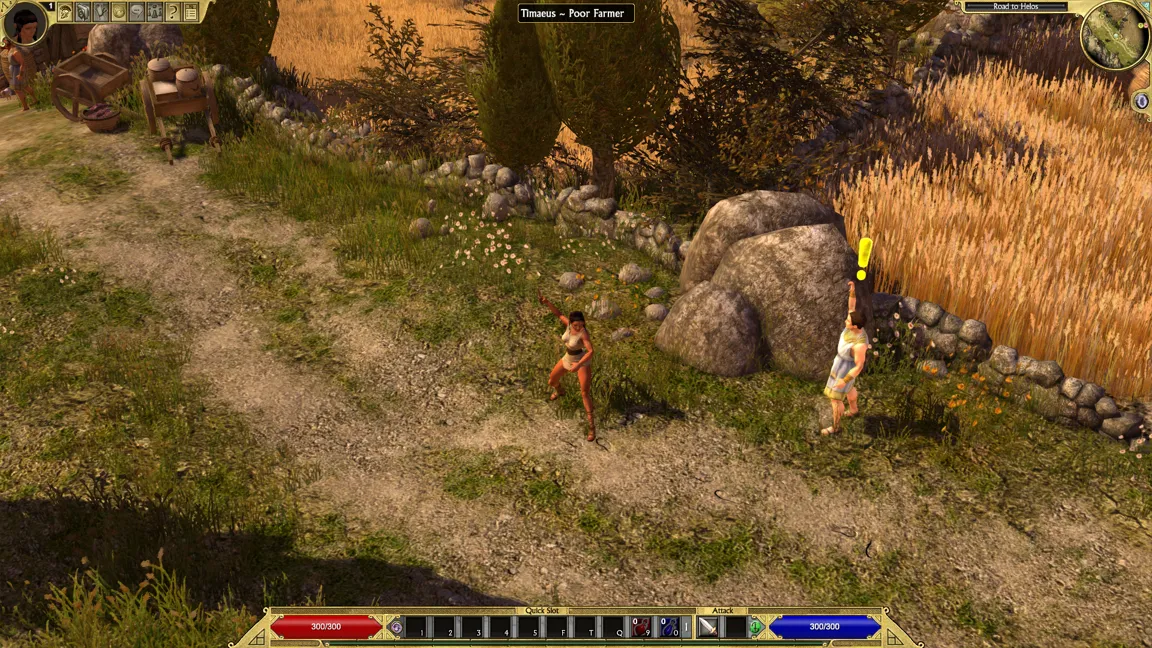
Task: Open the inventory bag icon
Action: point(84,12)
